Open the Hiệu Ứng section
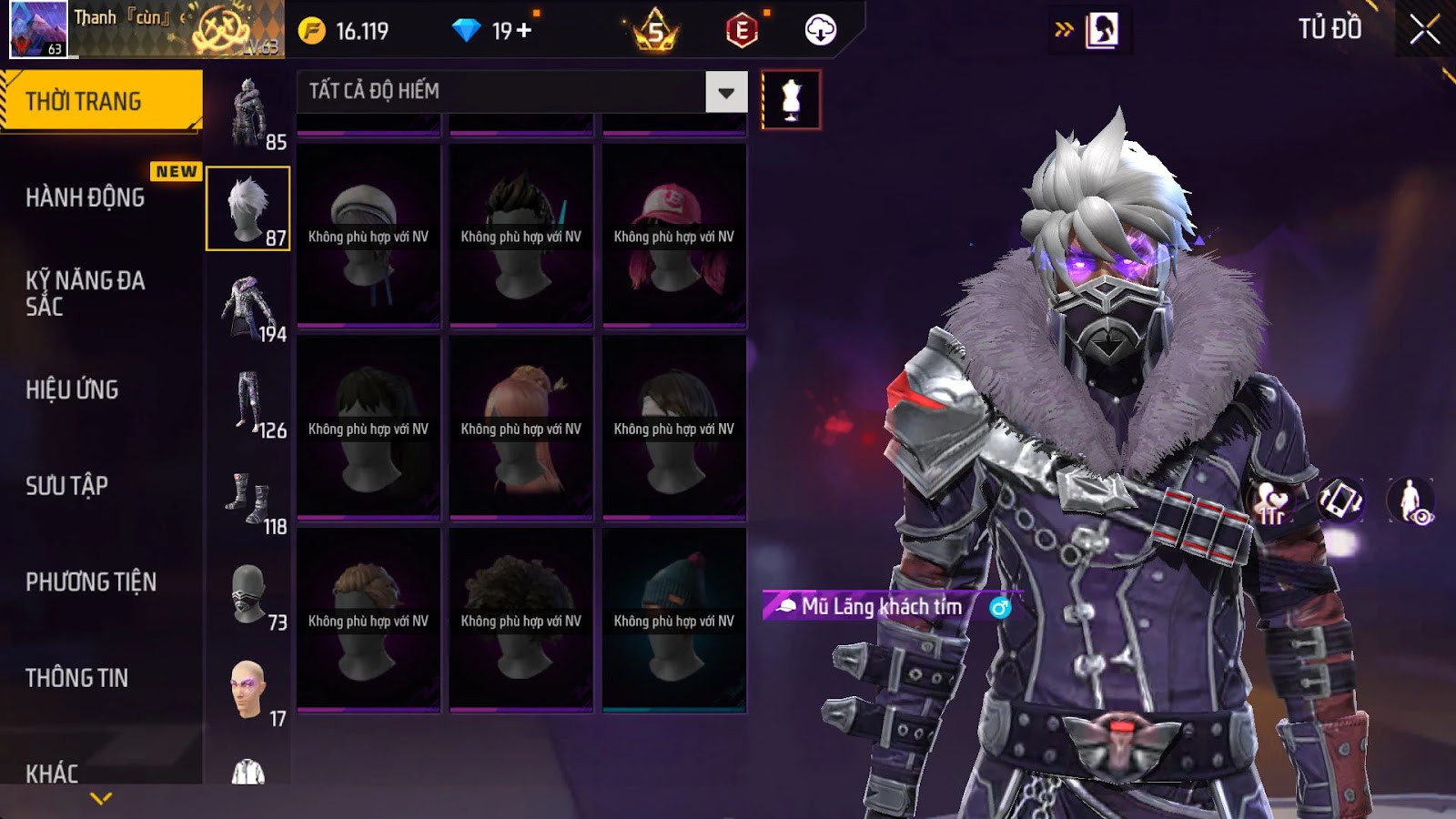The image size is (1456, 819). point(73,389)
